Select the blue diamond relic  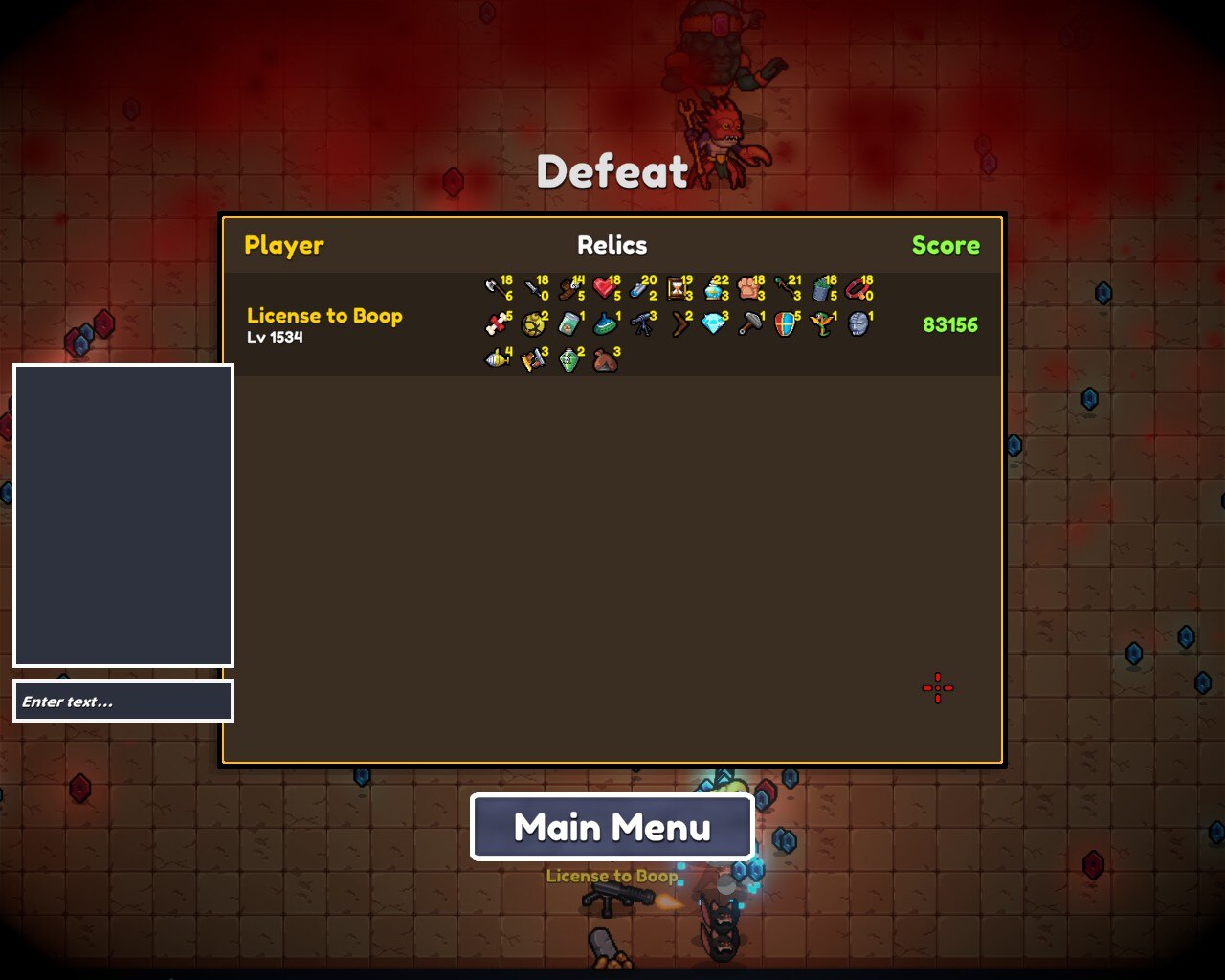(x=713, y=324)
